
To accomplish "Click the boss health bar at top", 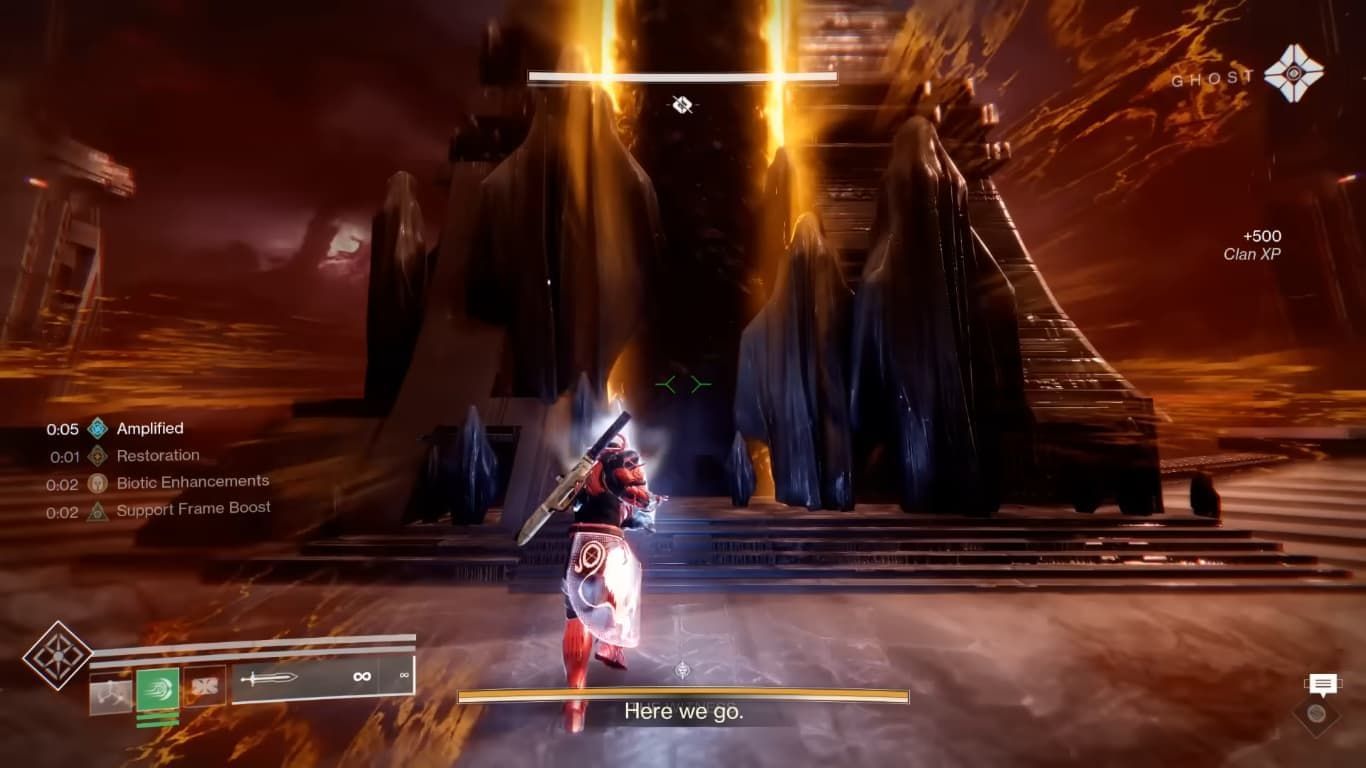I will [683, 77].
